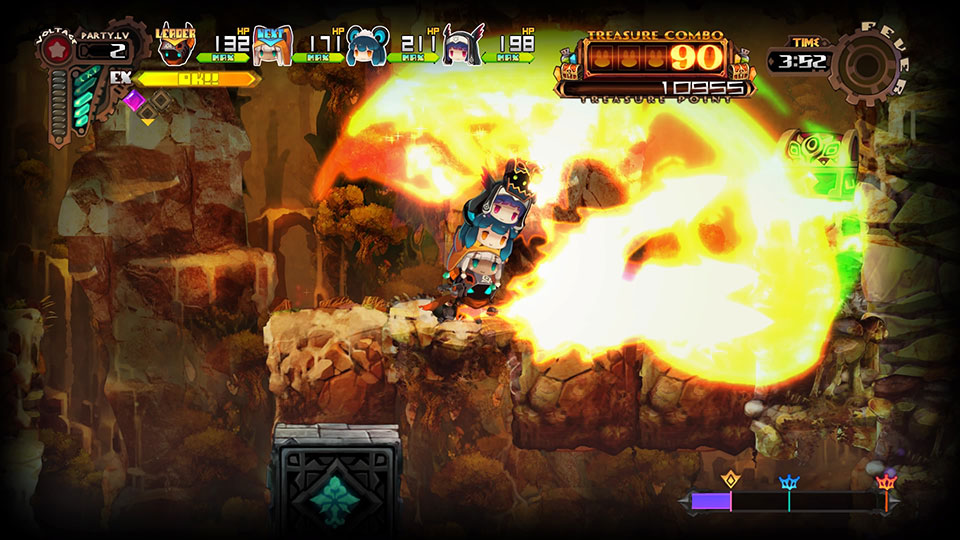Image resolution: width=960 pixels, height=540 pixels.
Task: Select the Leader party member portrait
Action: (176, 45)
